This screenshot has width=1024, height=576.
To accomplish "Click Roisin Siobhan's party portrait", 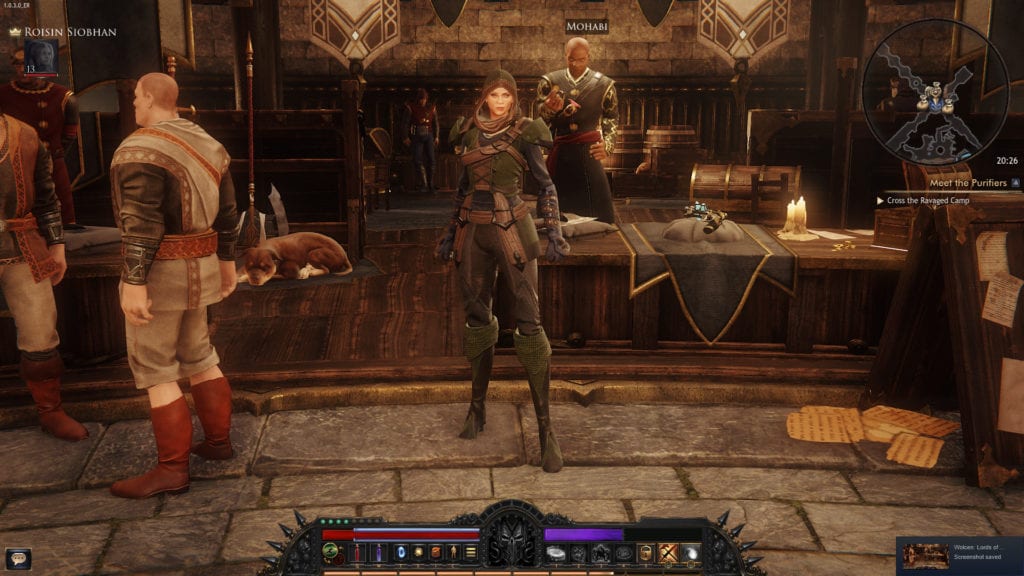I will pos(41,56).
